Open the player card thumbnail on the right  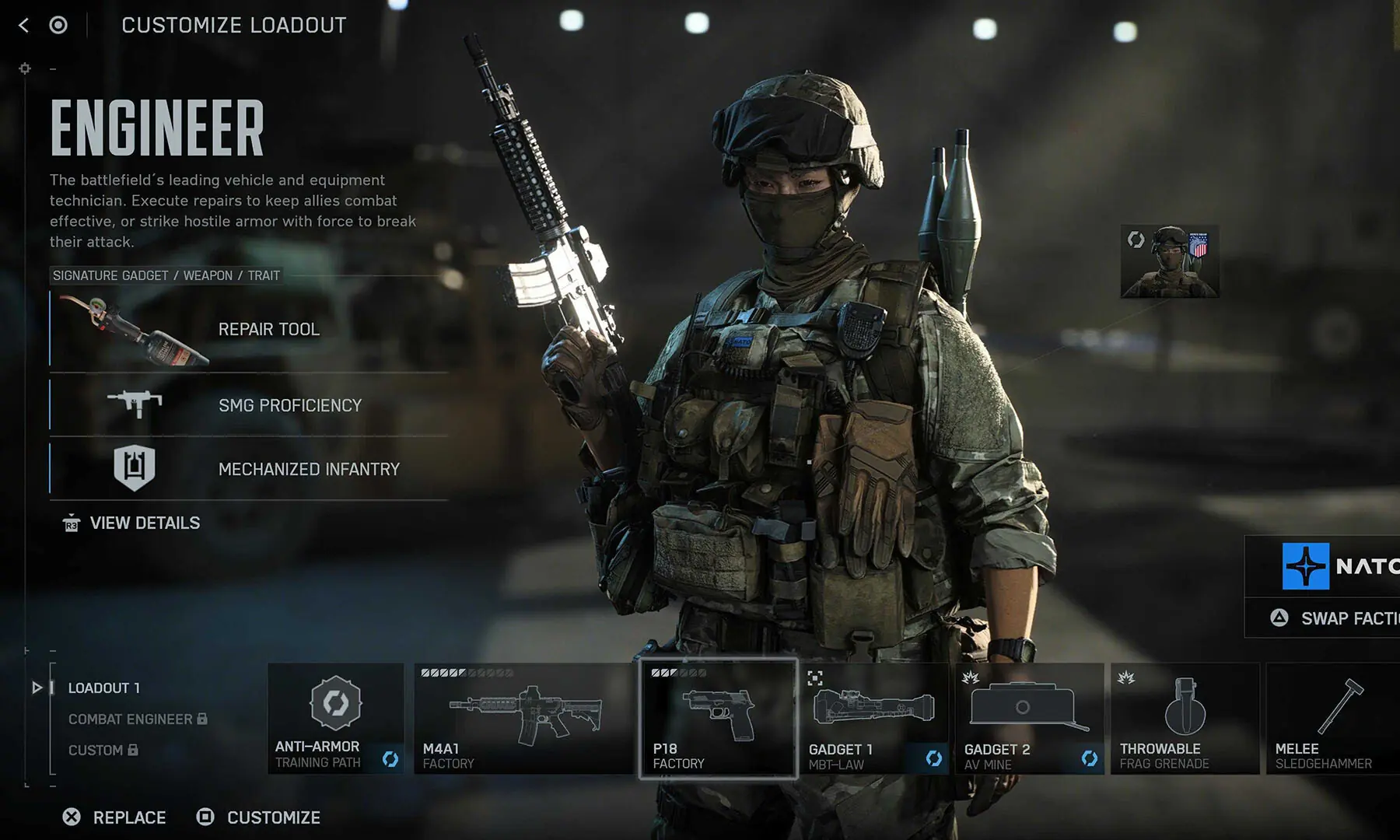pyautogui.click(x=1170, y=261)
